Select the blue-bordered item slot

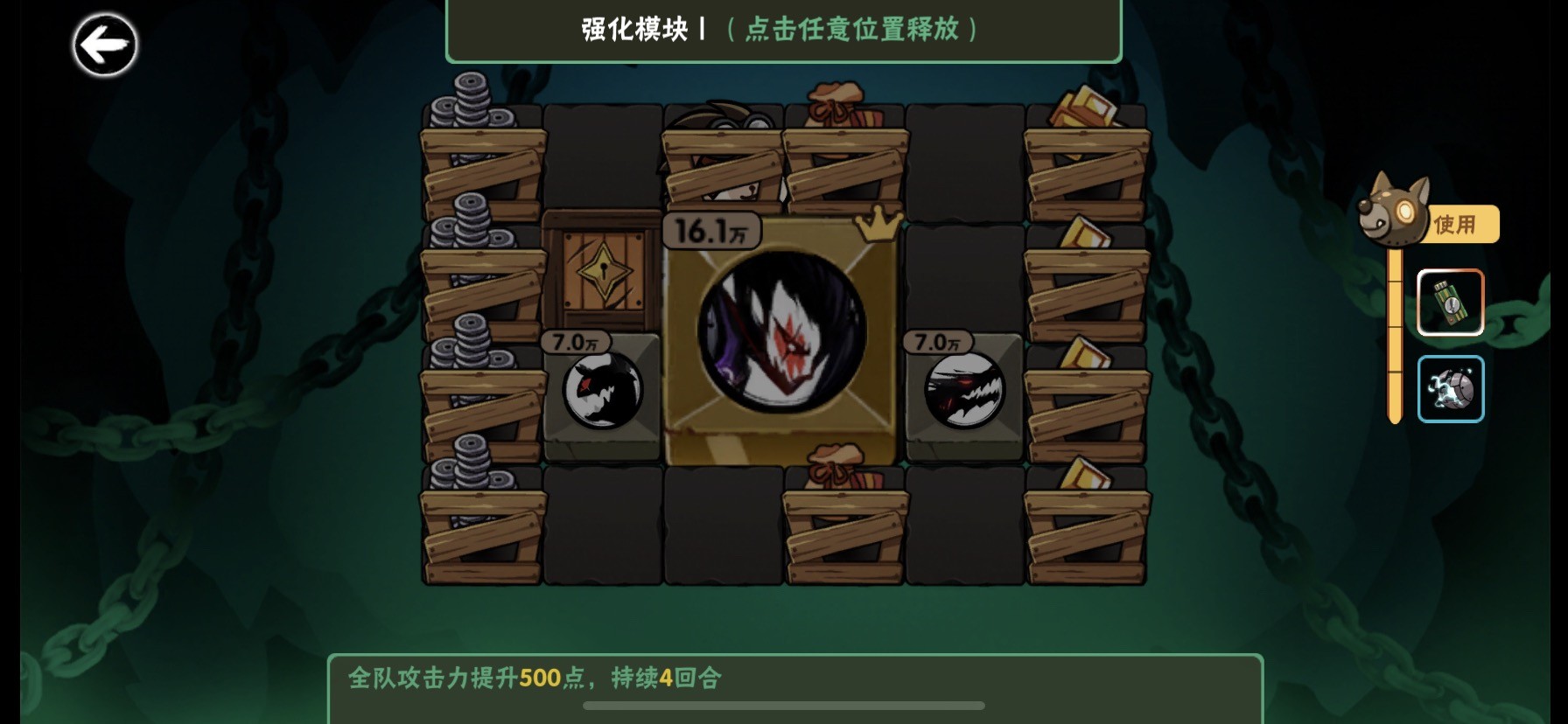[x=1451, y=387]
